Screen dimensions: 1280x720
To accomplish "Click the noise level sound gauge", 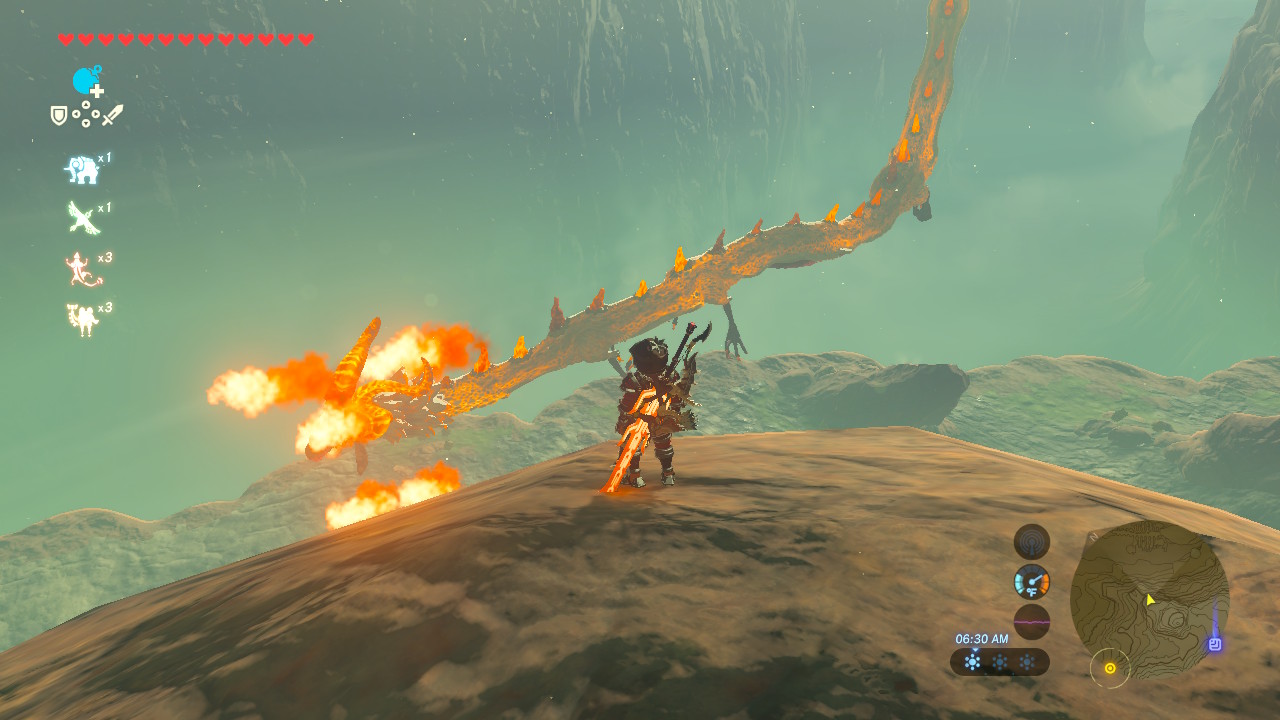I will (1032, 621).
